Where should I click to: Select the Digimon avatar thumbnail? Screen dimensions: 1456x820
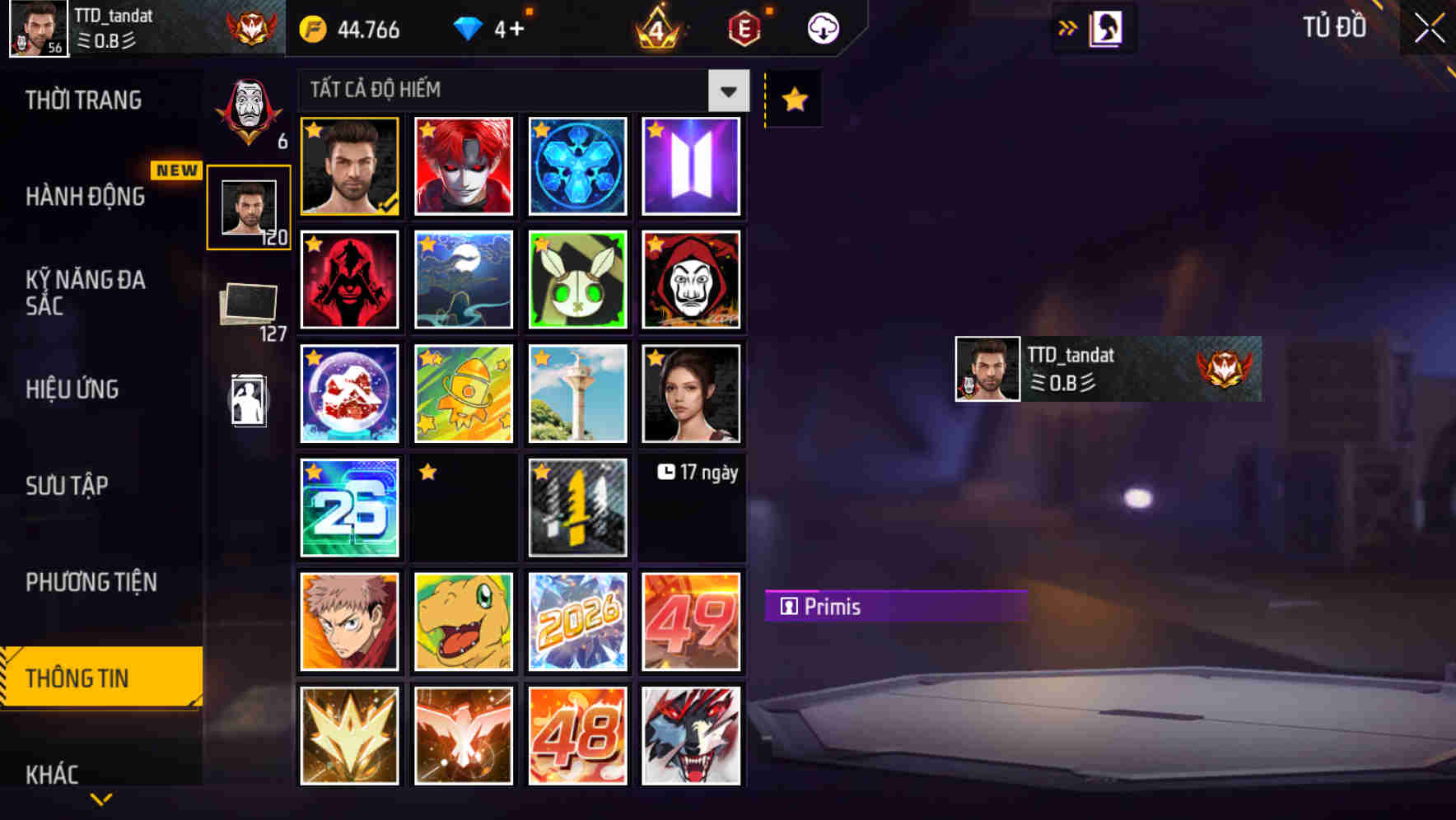[463, 622]
